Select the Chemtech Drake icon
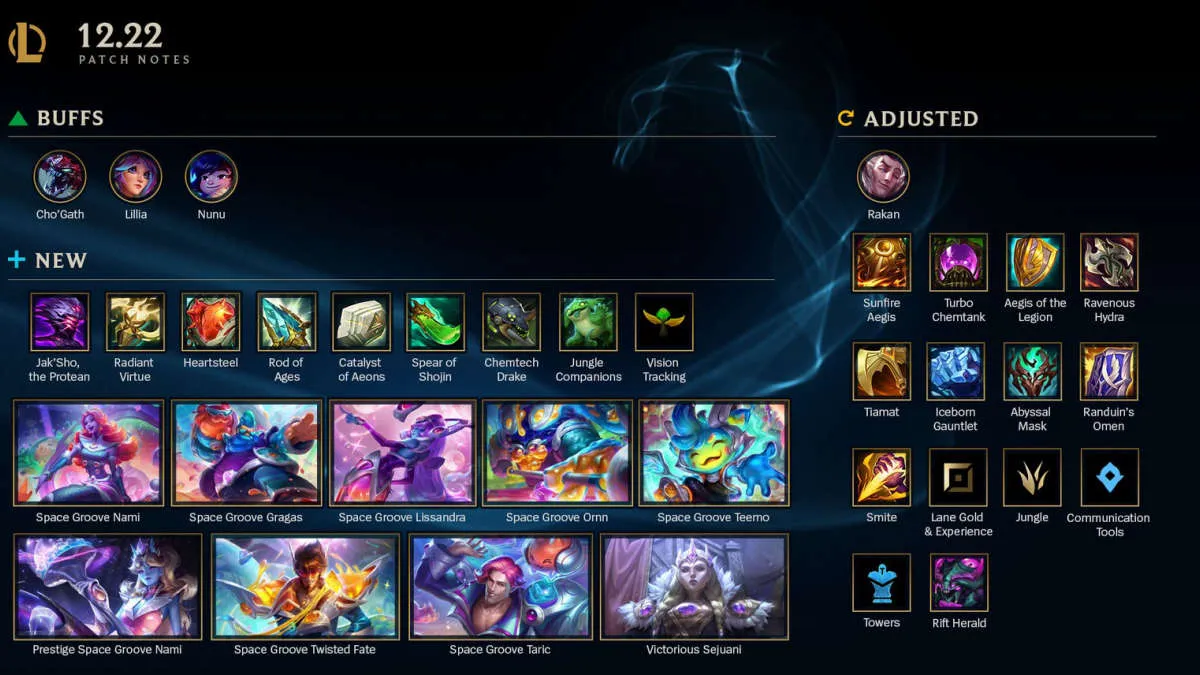This screenshot has width=1200, height=675. click(512, 322)
